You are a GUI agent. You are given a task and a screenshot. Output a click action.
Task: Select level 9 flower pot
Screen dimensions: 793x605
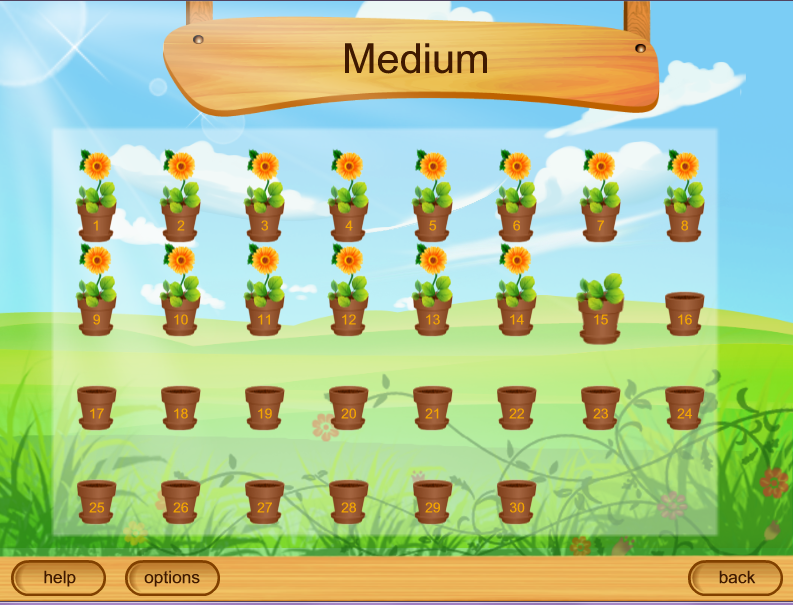pos(96,313)
